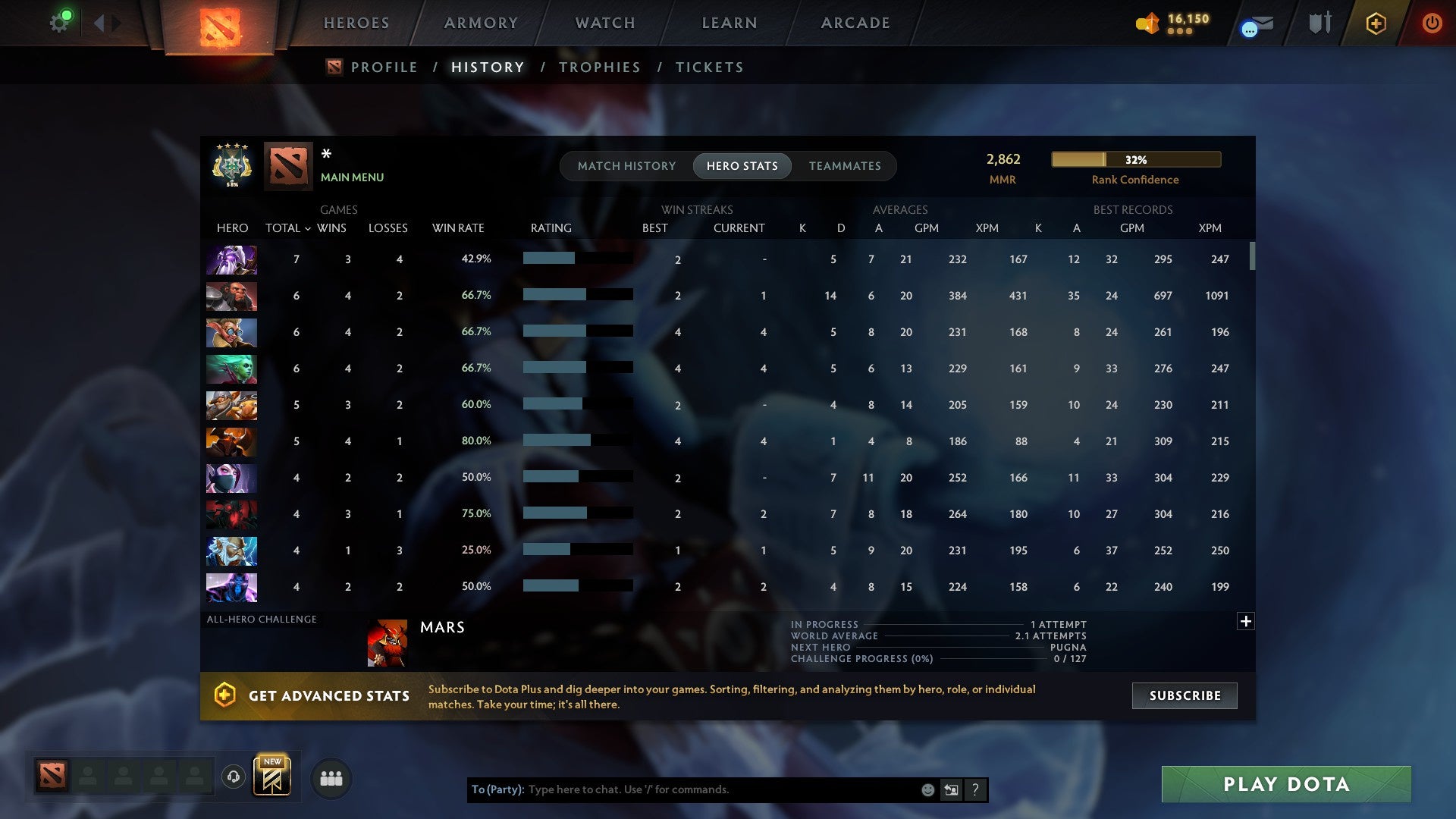The image size is (1456, 819).
Task: Click the SUBSCRIBE button
Action: (1184, 695)
